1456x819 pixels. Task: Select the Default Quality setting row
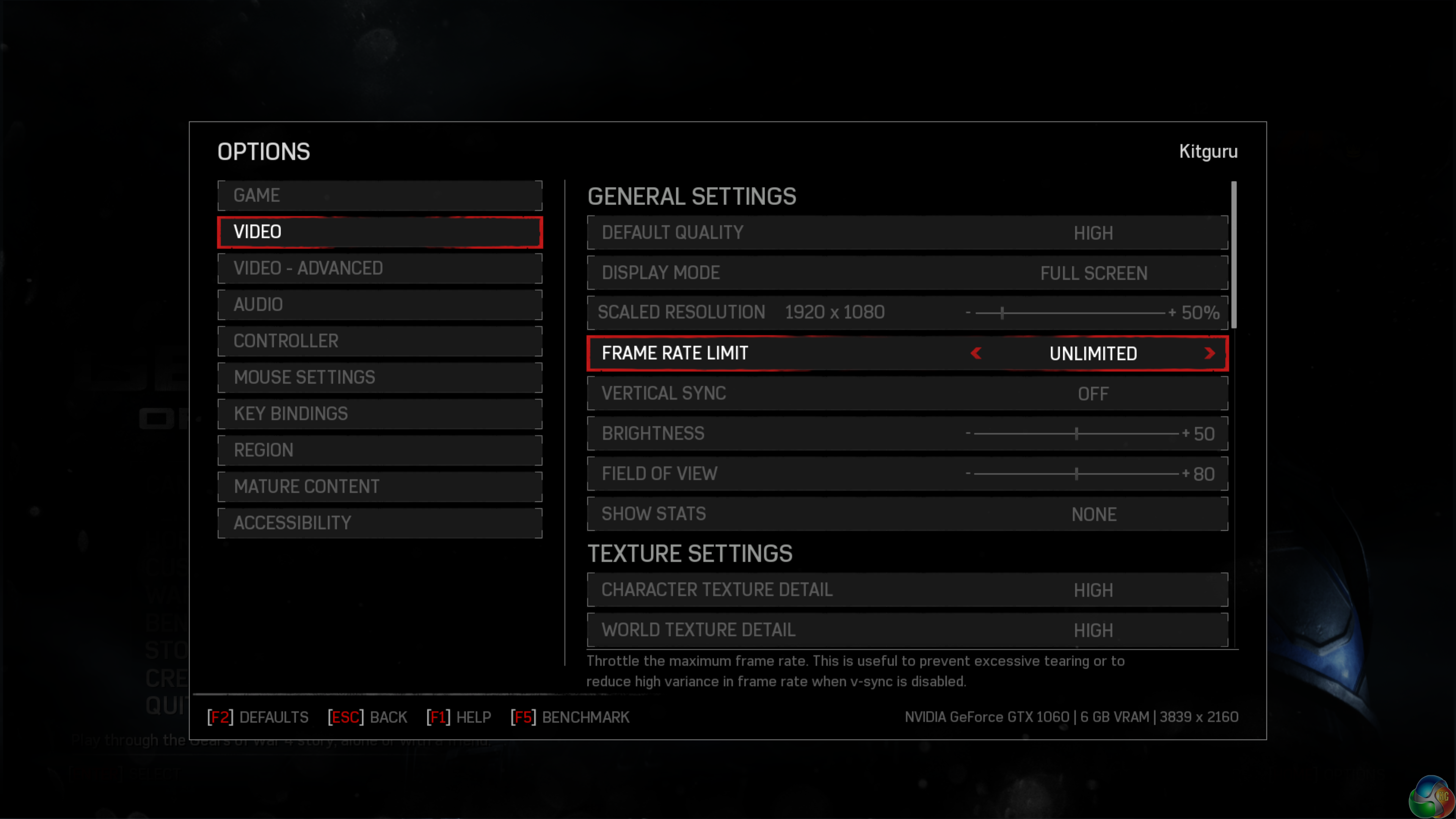point(907,233)
